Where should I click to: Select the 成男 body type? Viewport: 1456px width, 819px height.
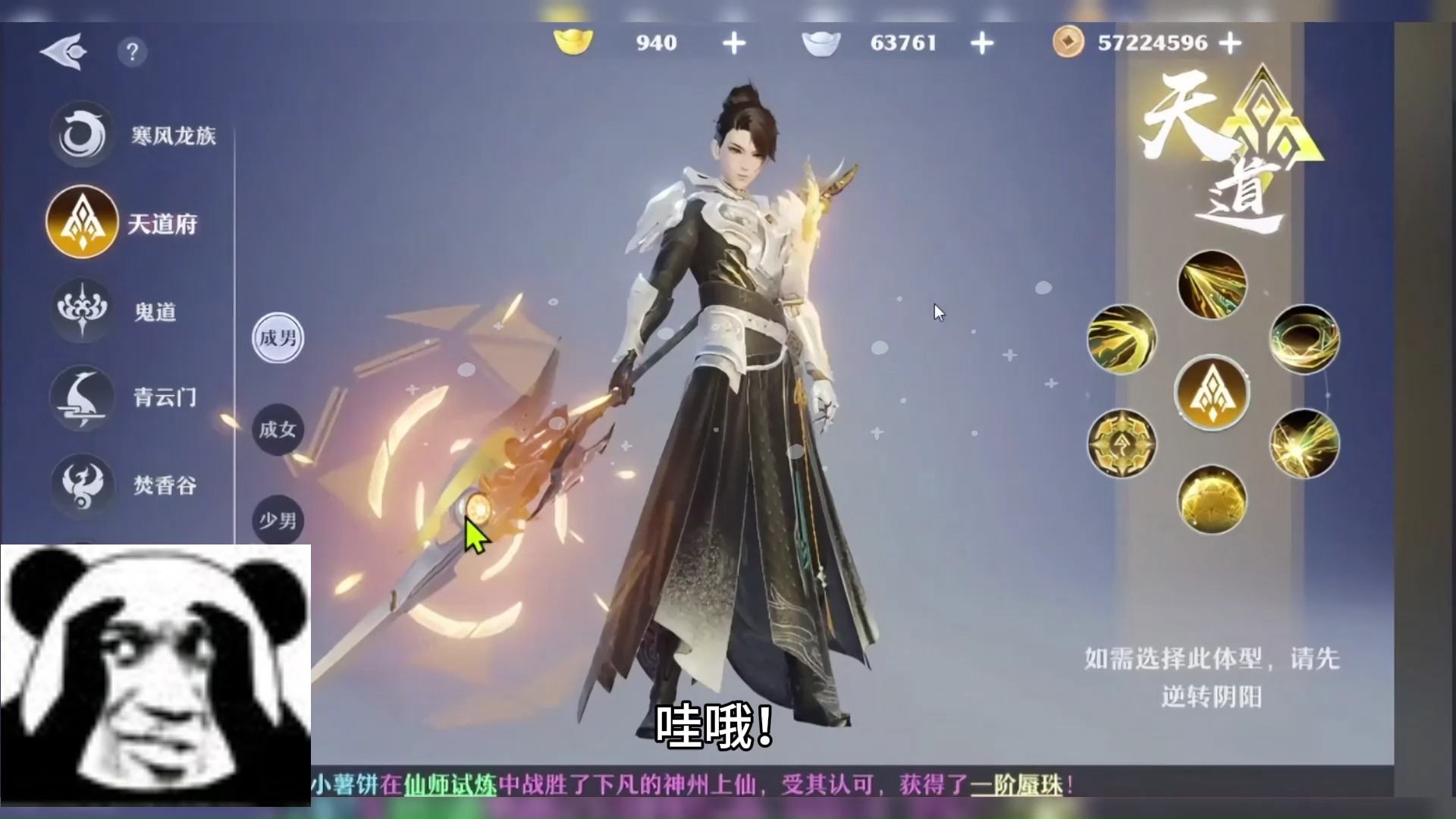click(x=277, y=338)
